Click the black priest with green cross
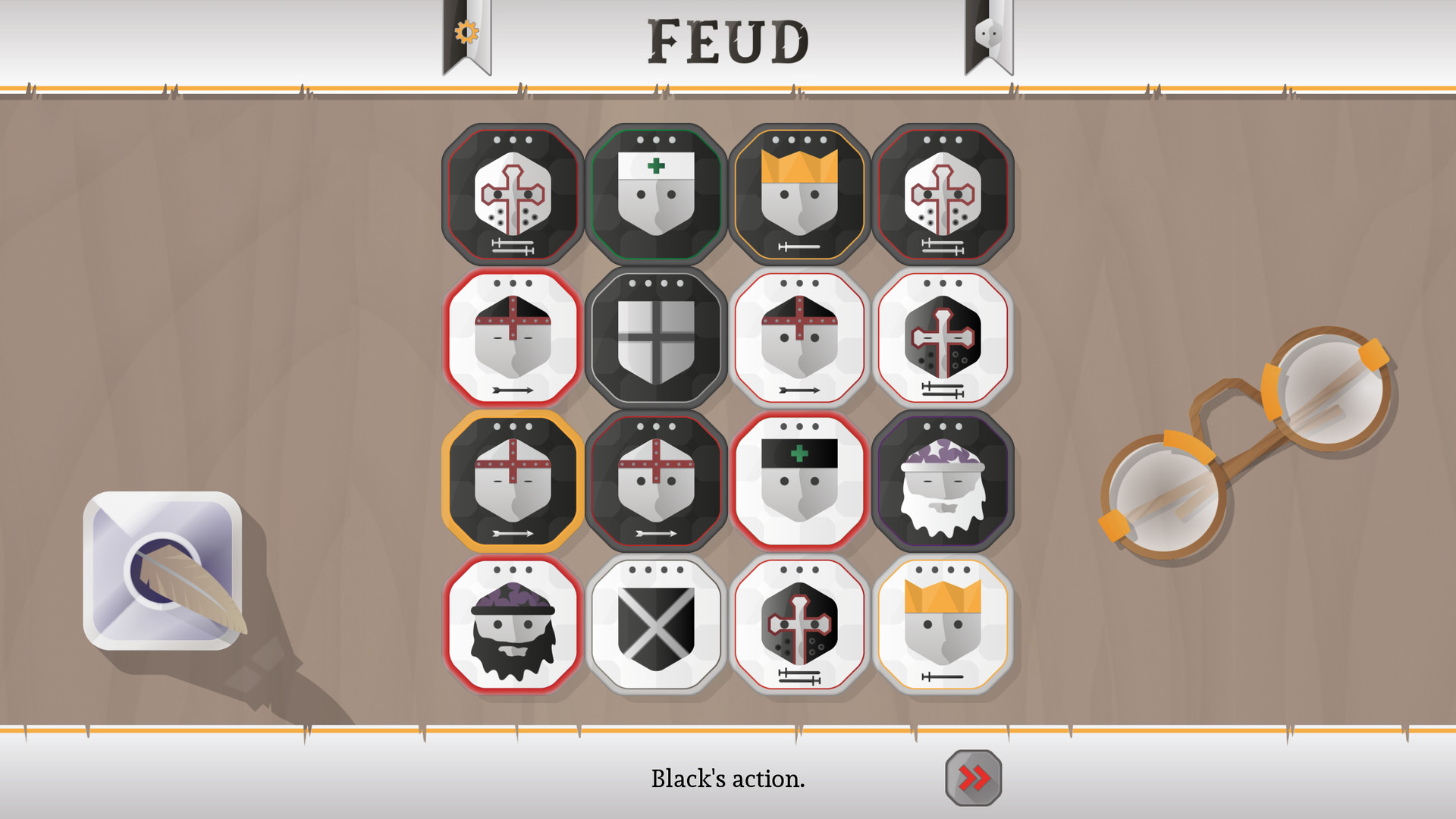The width and height of the screenshot is (1456, 819). pos(657,193)
